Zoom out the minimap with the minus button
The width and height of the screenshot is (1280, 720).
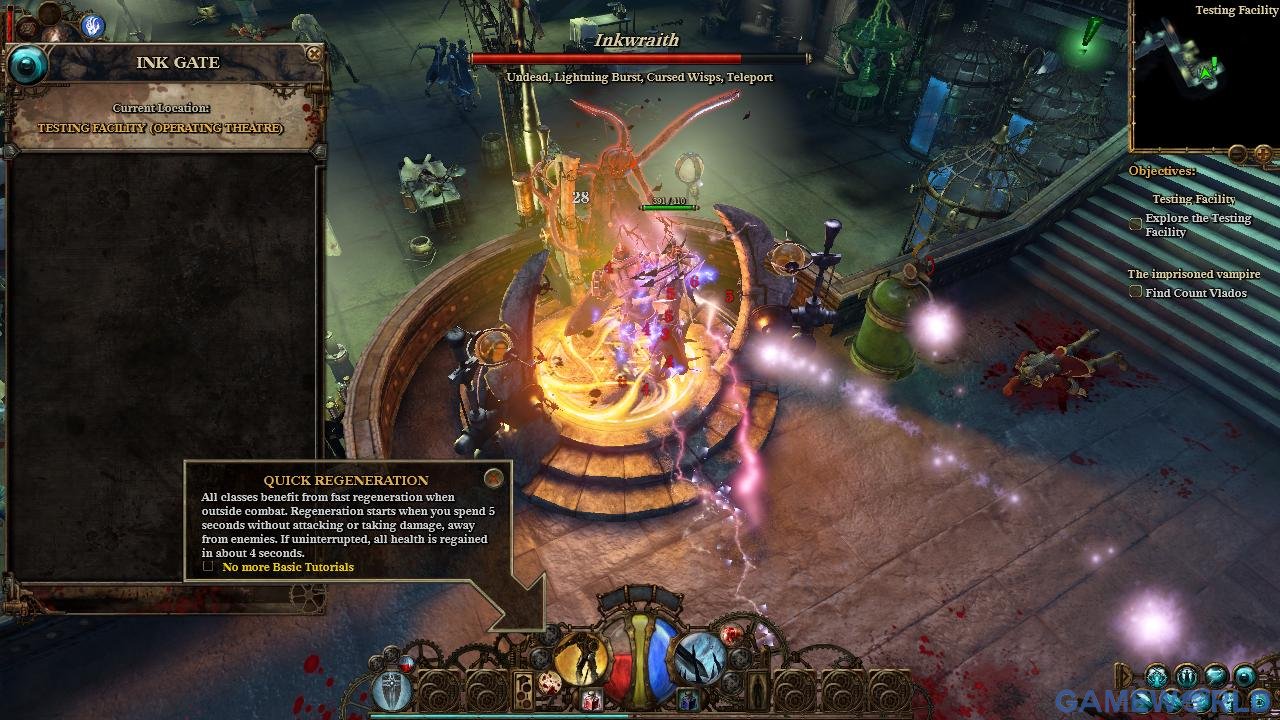point(1238,154)
